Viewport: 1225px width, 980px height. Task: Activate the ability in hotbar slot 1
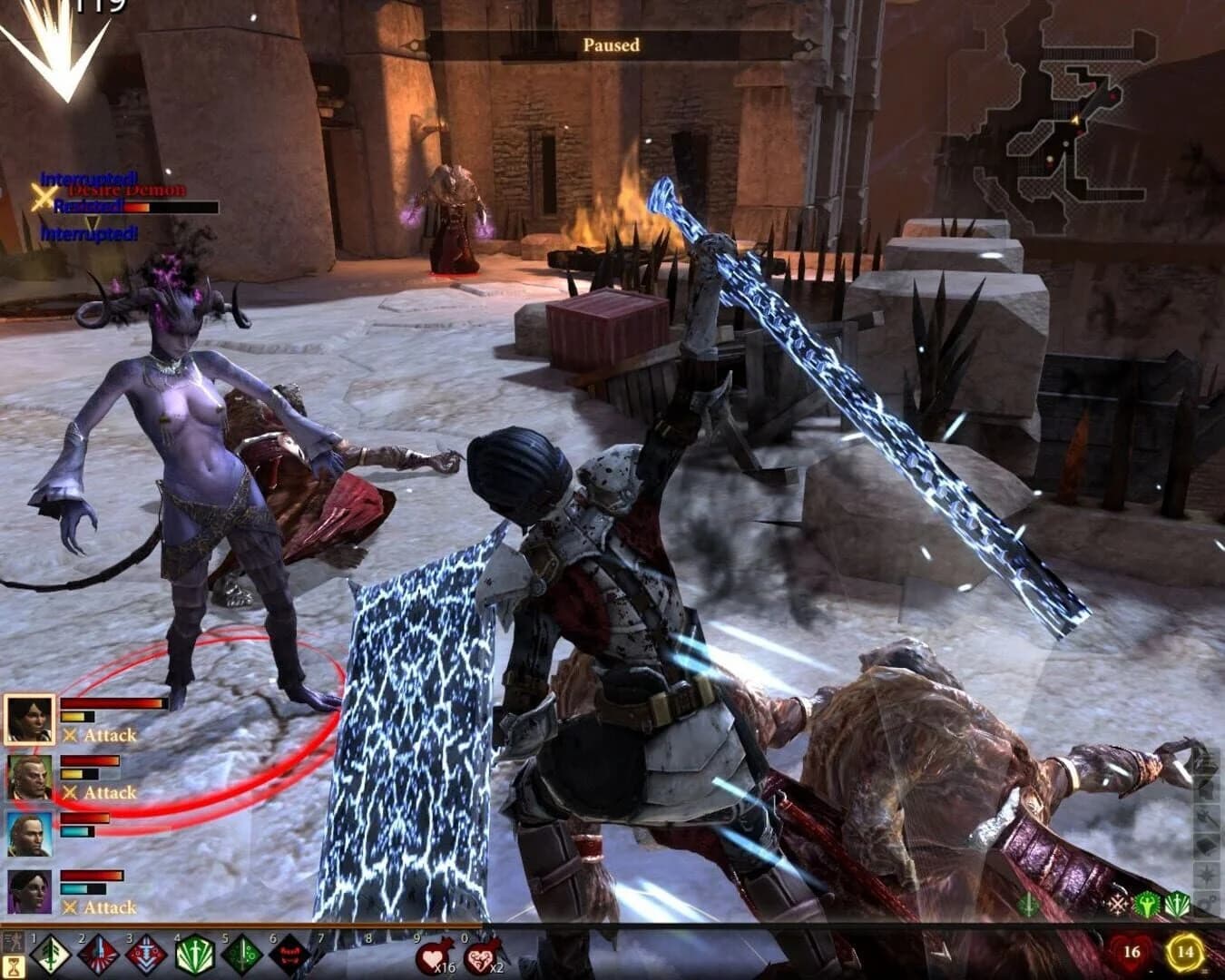tap(51, 955)
